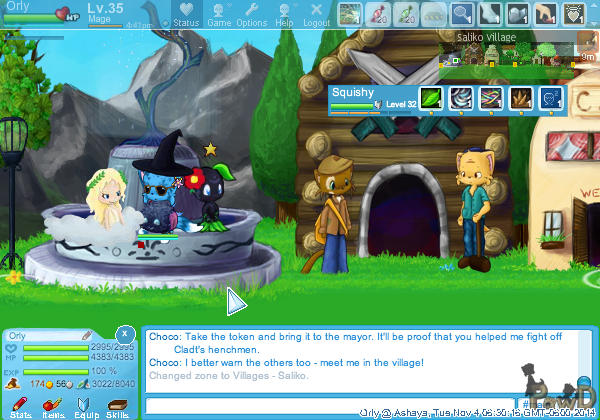Use the magnifying glass hotbar item

pos(461,14)
